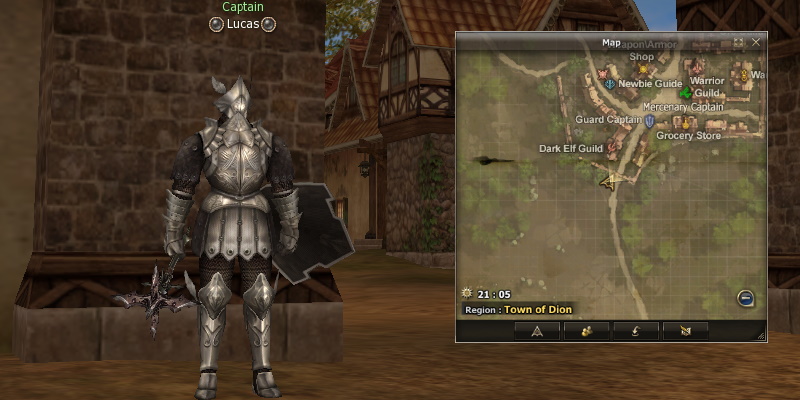Click the Guard Captain shield marker

pyautogui.click(x=650, y=121)
